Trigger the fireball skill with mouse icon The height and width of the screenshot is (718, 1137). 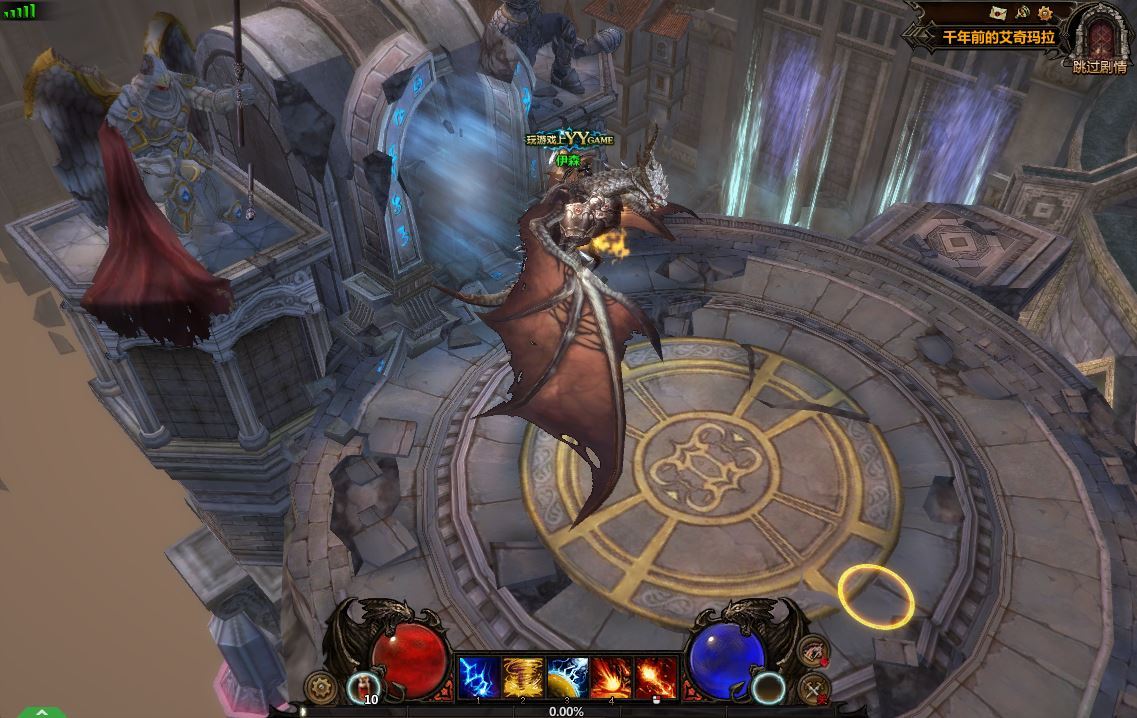click(x=654, y=677)
